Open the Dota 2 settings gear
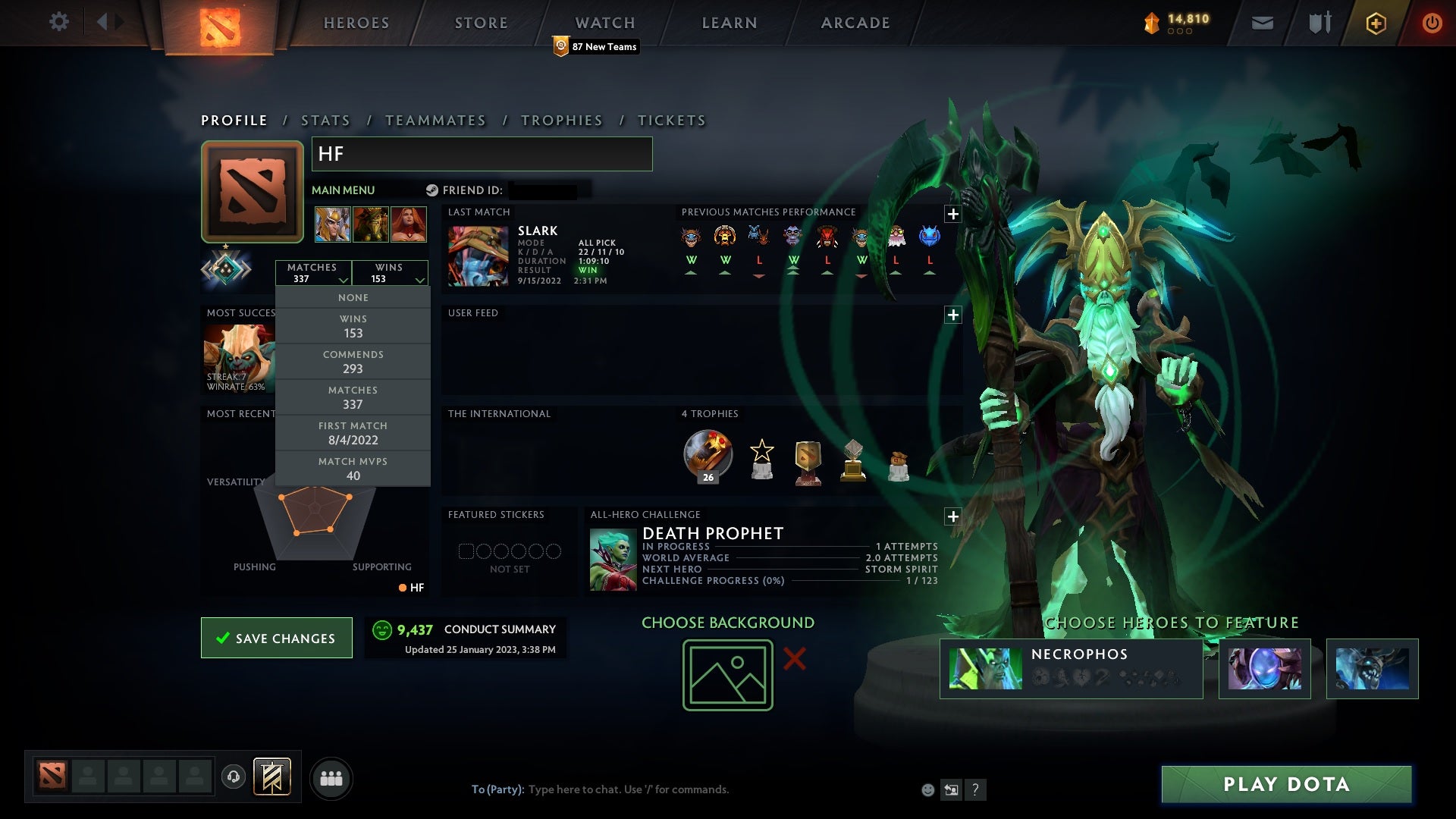Screen dimensions: 1456x819 click(x=60, y=22)
